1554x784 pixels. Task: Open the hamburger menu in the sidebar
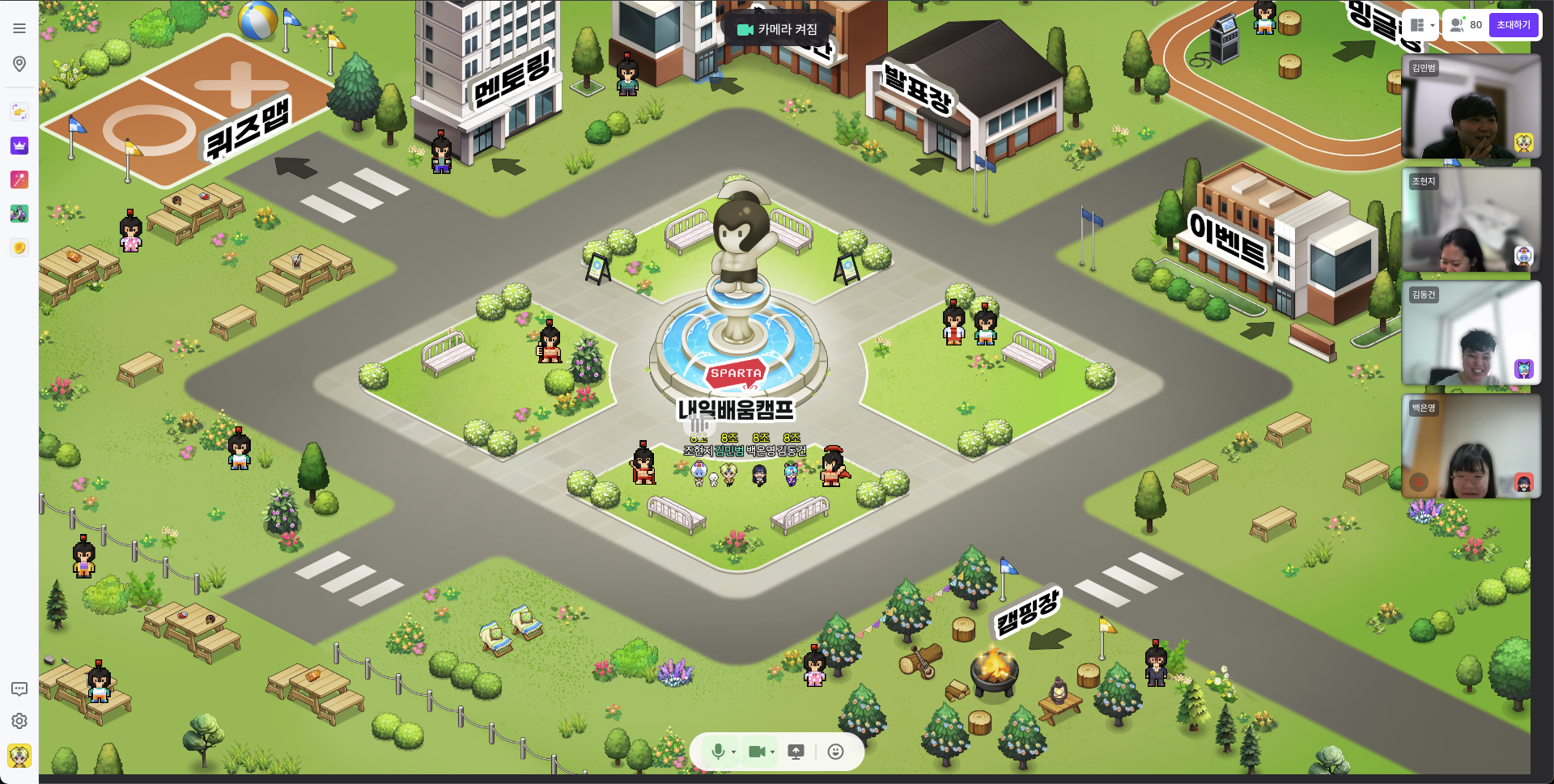tap(19, 28)
